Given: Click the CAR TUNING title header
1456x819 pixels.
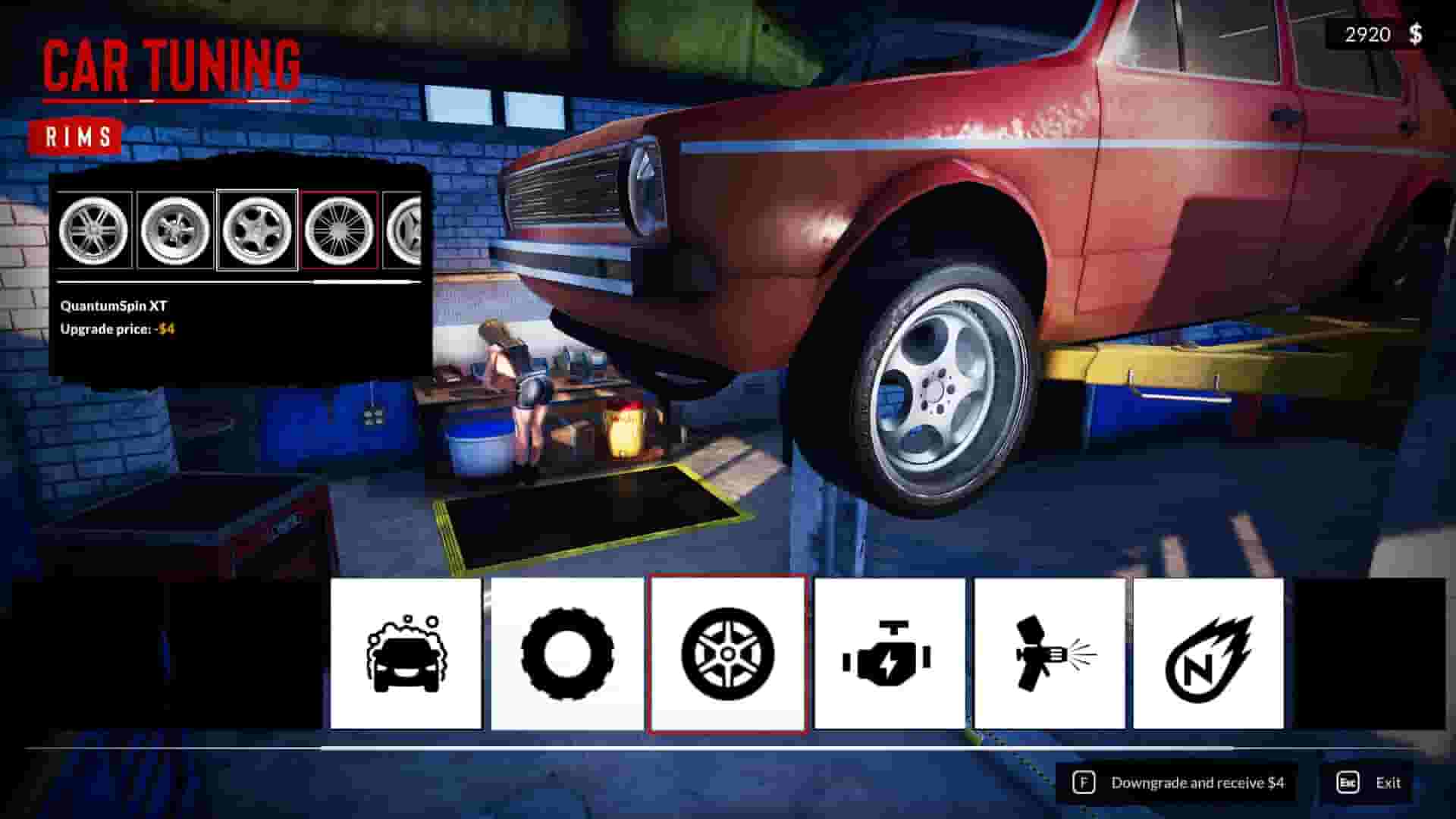Looking at the screenshot, I should tap(171, 65).
